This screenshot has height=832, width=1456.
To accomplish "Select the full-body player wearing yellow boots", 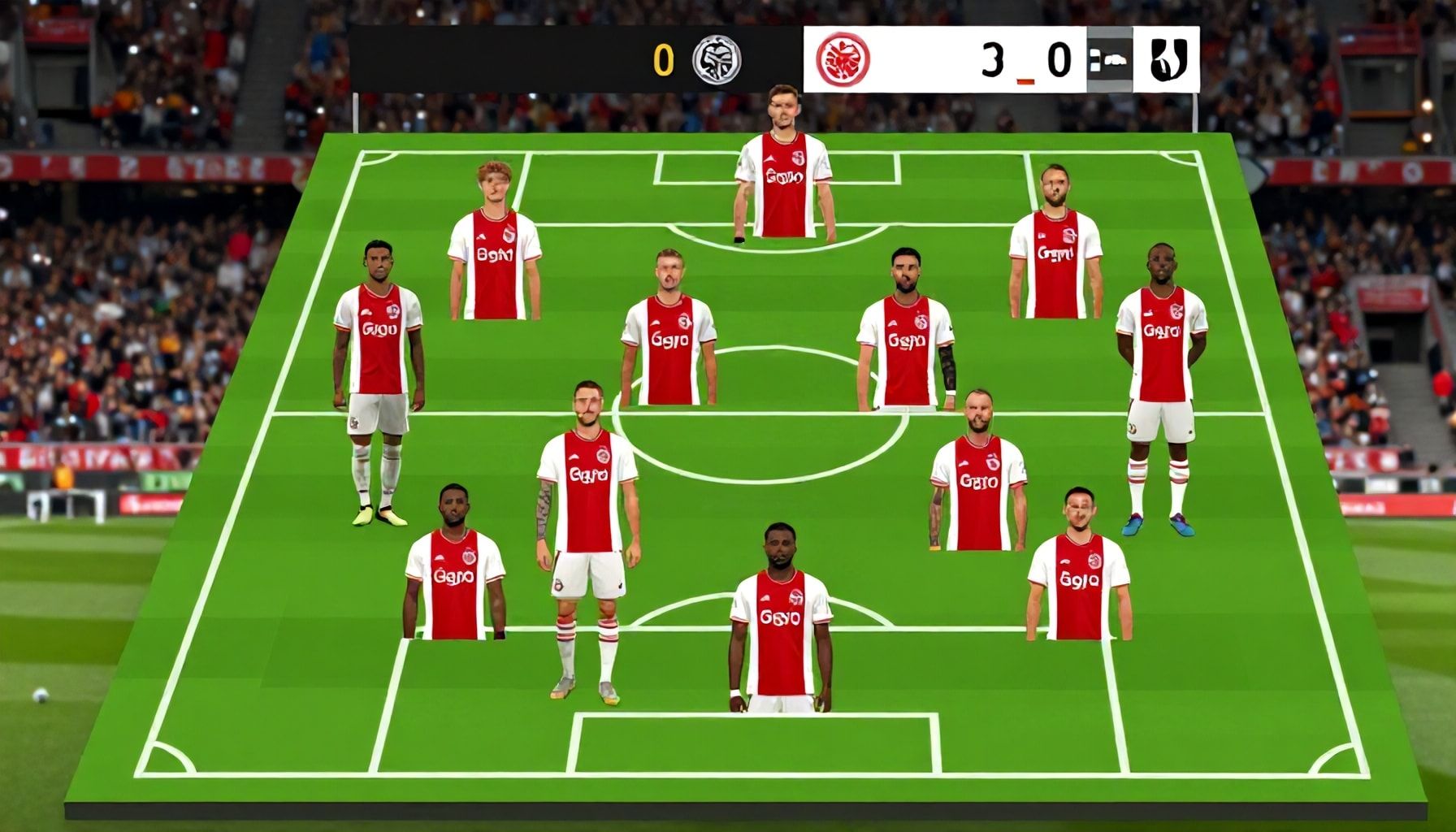I will [x=378, y=382].
